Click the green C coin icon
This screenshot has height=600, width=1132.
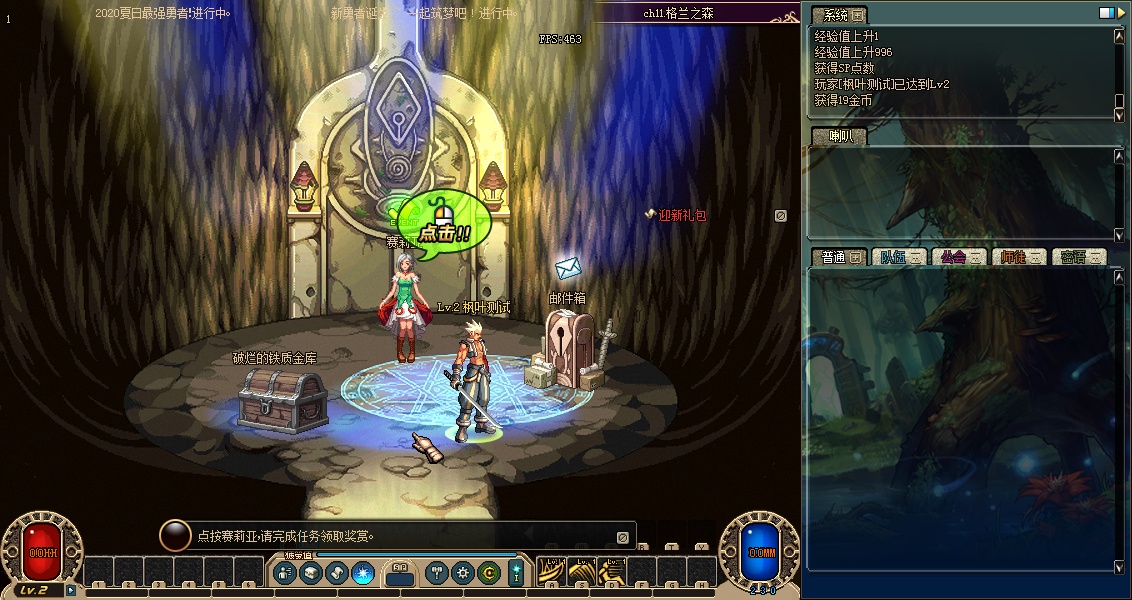point(488,573)
